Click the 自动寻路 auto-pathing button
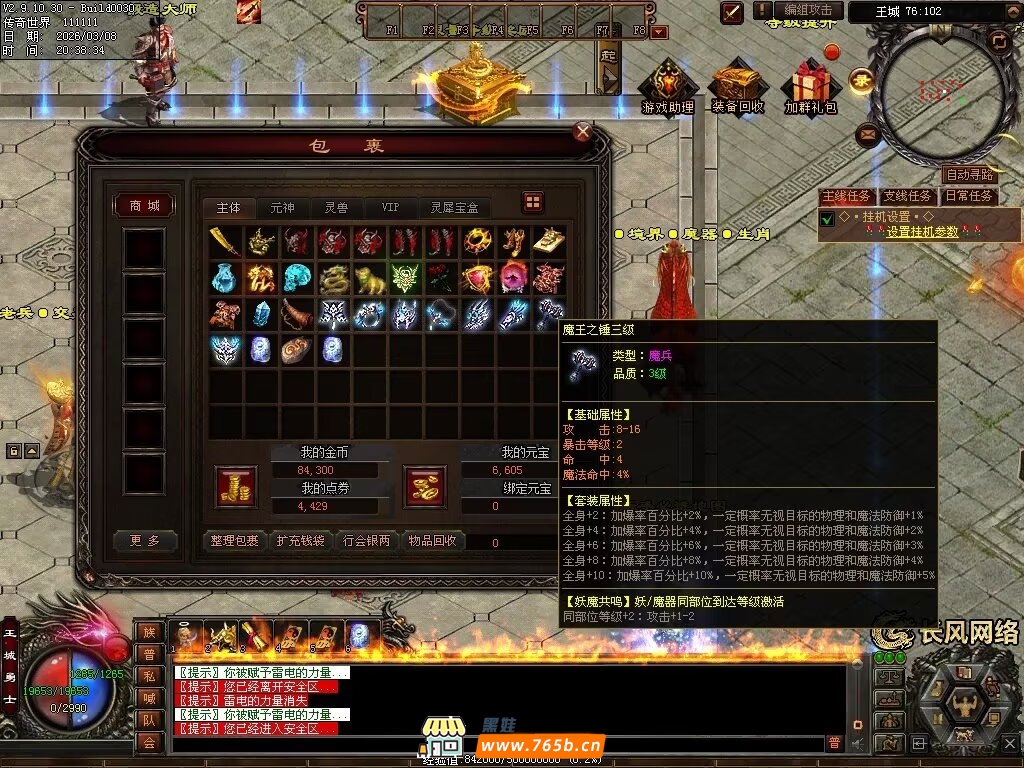The width and height of the screenshot is (1024, 768). (x=969, y=175)
